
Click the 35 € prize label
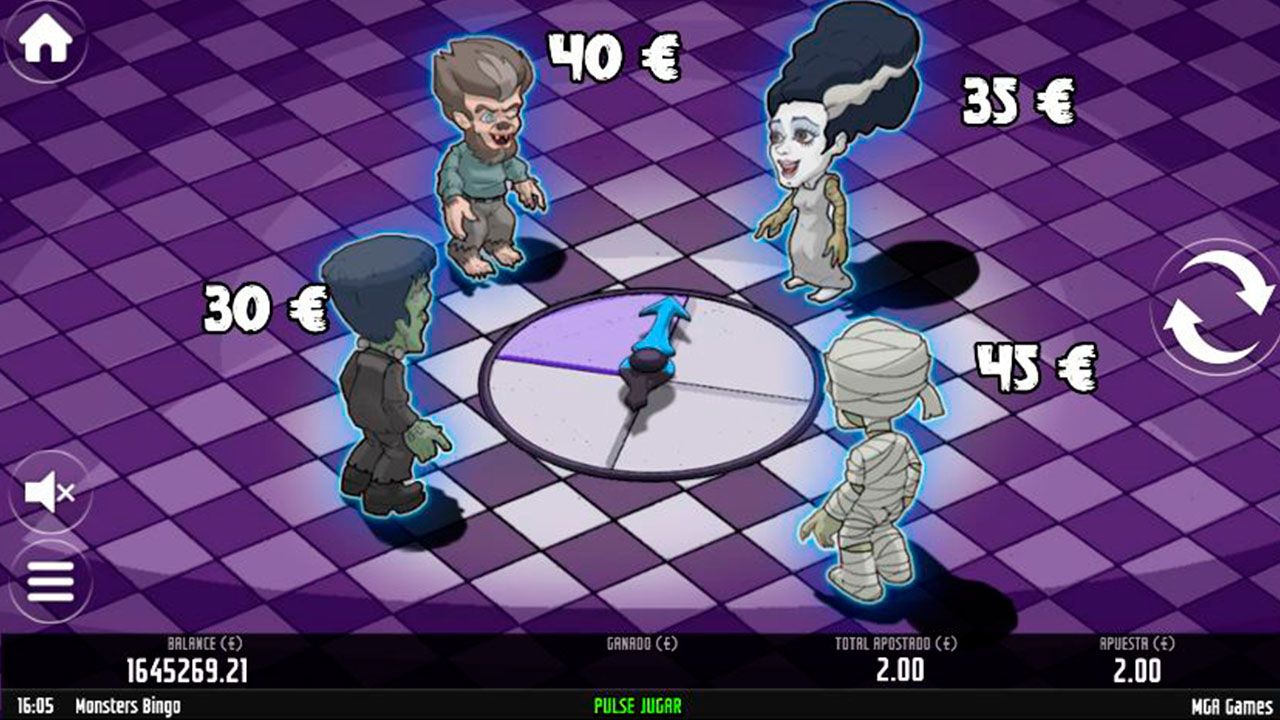1018,100
